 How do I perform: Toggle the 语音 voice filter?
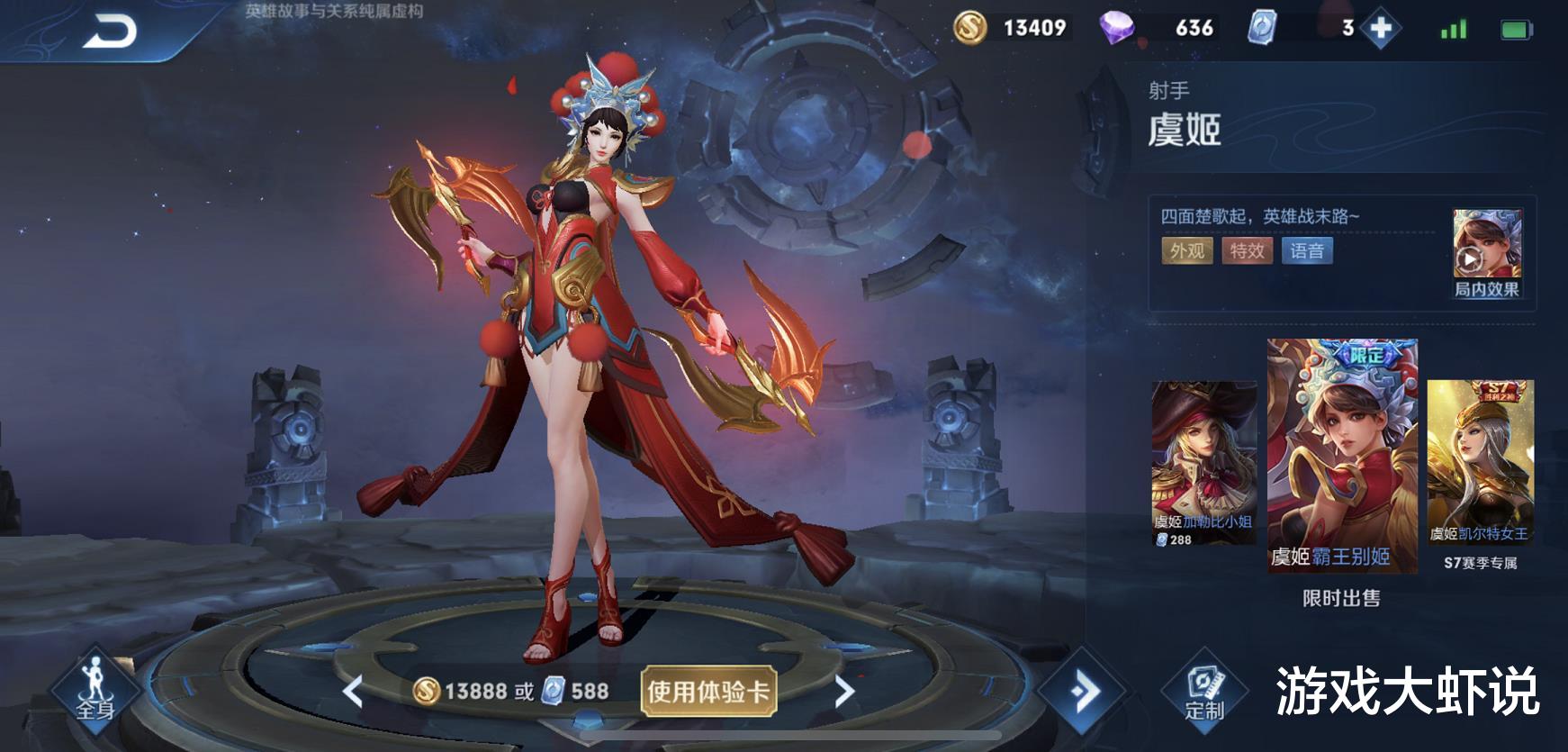(1307, 252)
